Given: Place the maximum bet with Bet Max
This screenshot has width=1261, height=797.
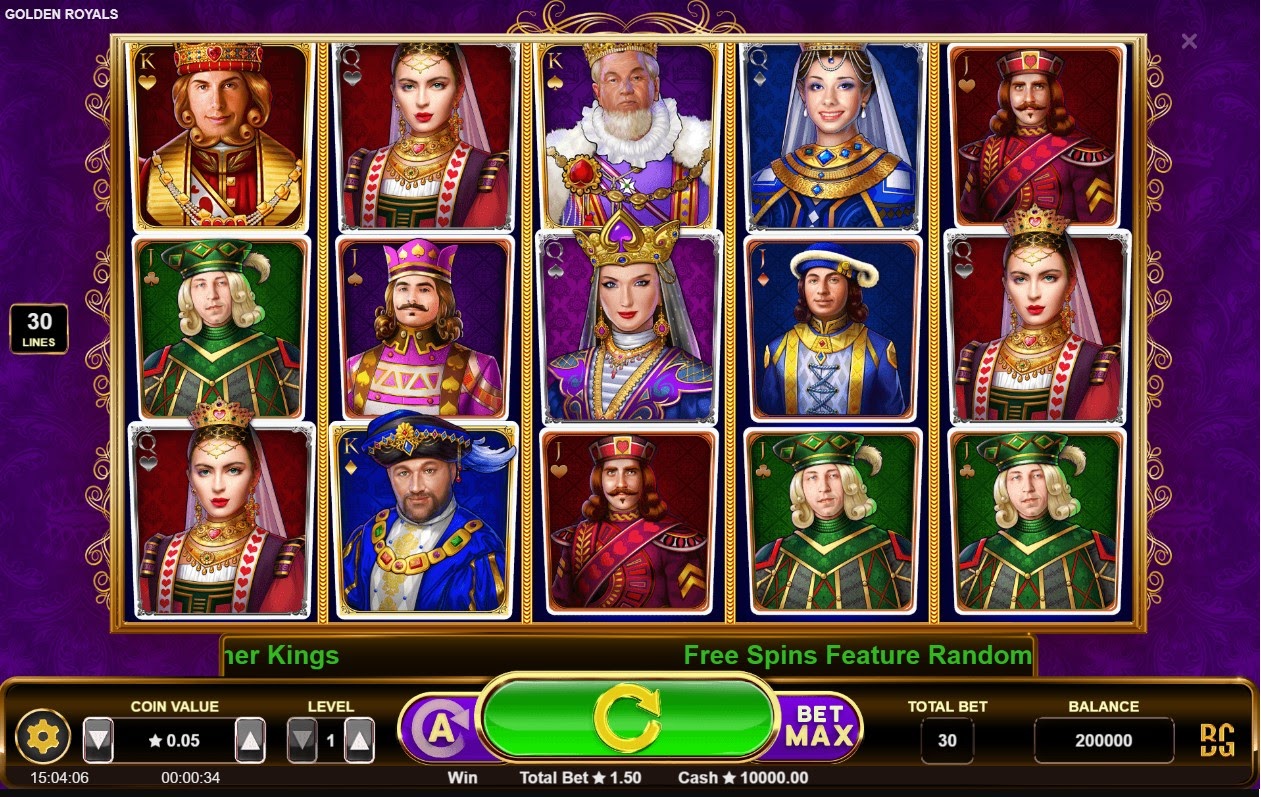Looking at the screenshot, I should coord(819,727).
